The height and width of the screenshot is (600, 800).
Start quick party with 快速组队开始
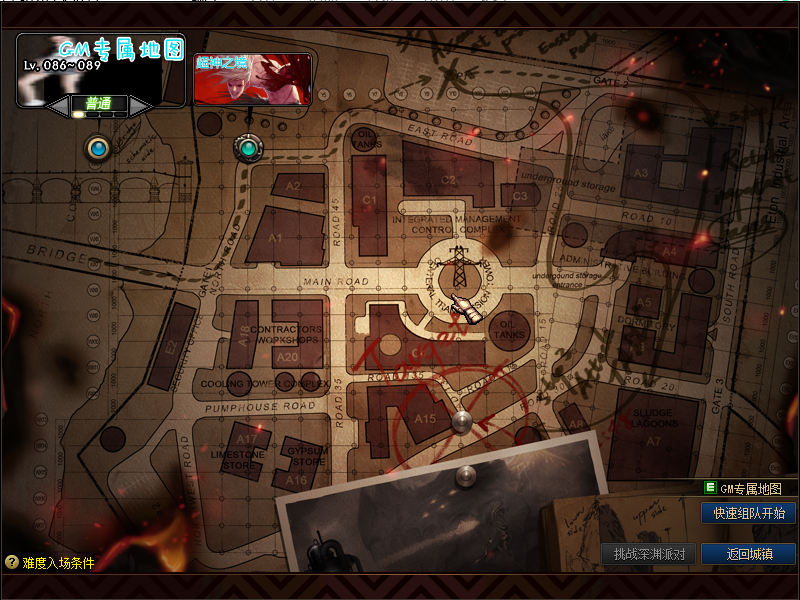[x=749, y=514]
